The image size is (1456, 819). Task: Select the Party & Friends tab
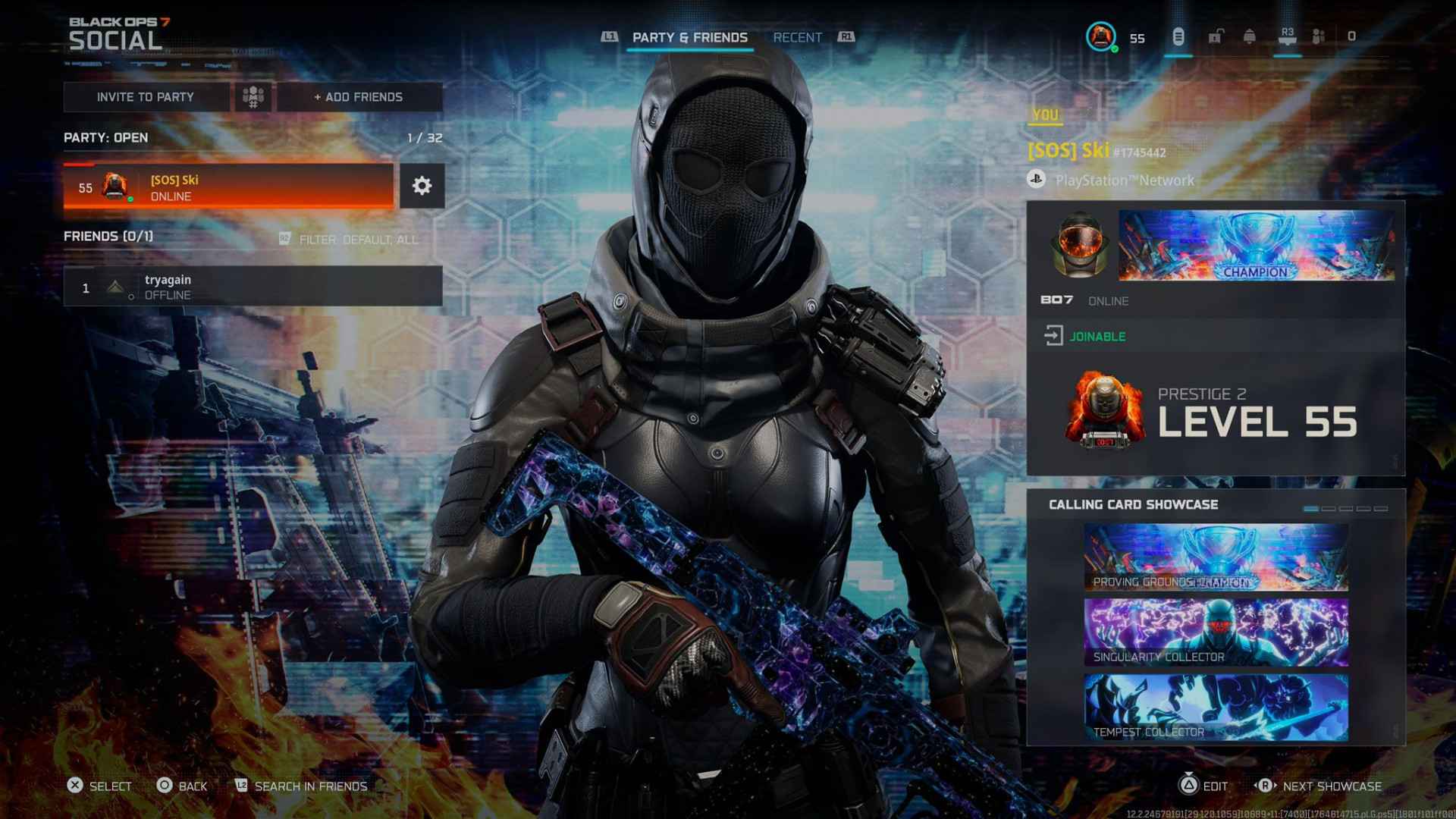(x=690, y=36)
